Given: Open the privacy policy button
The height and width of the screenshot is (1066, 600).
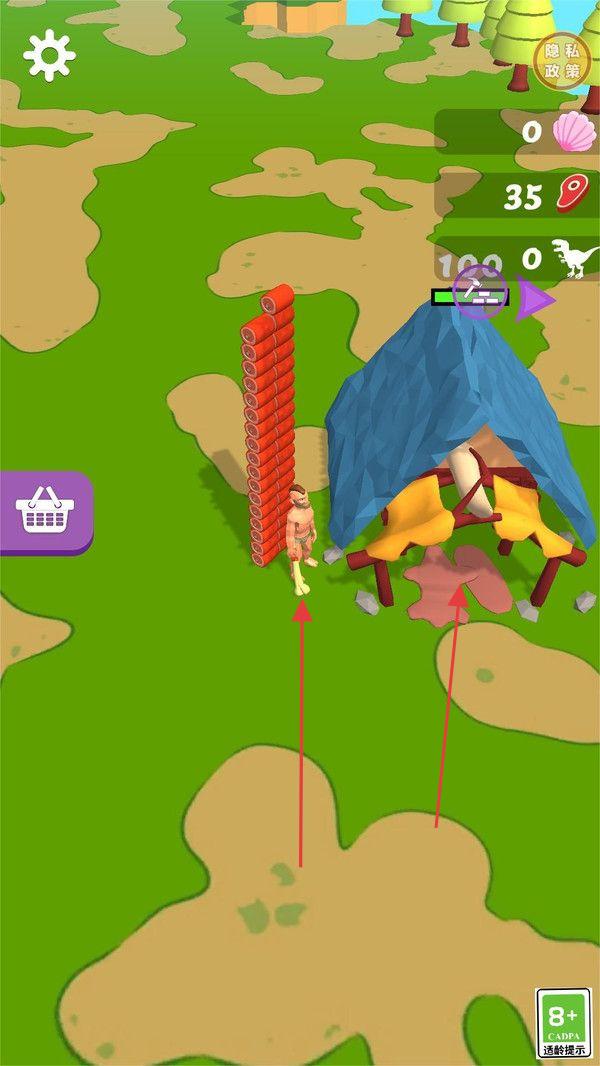Looking at the screenshot, I should [x=562, y=61].
